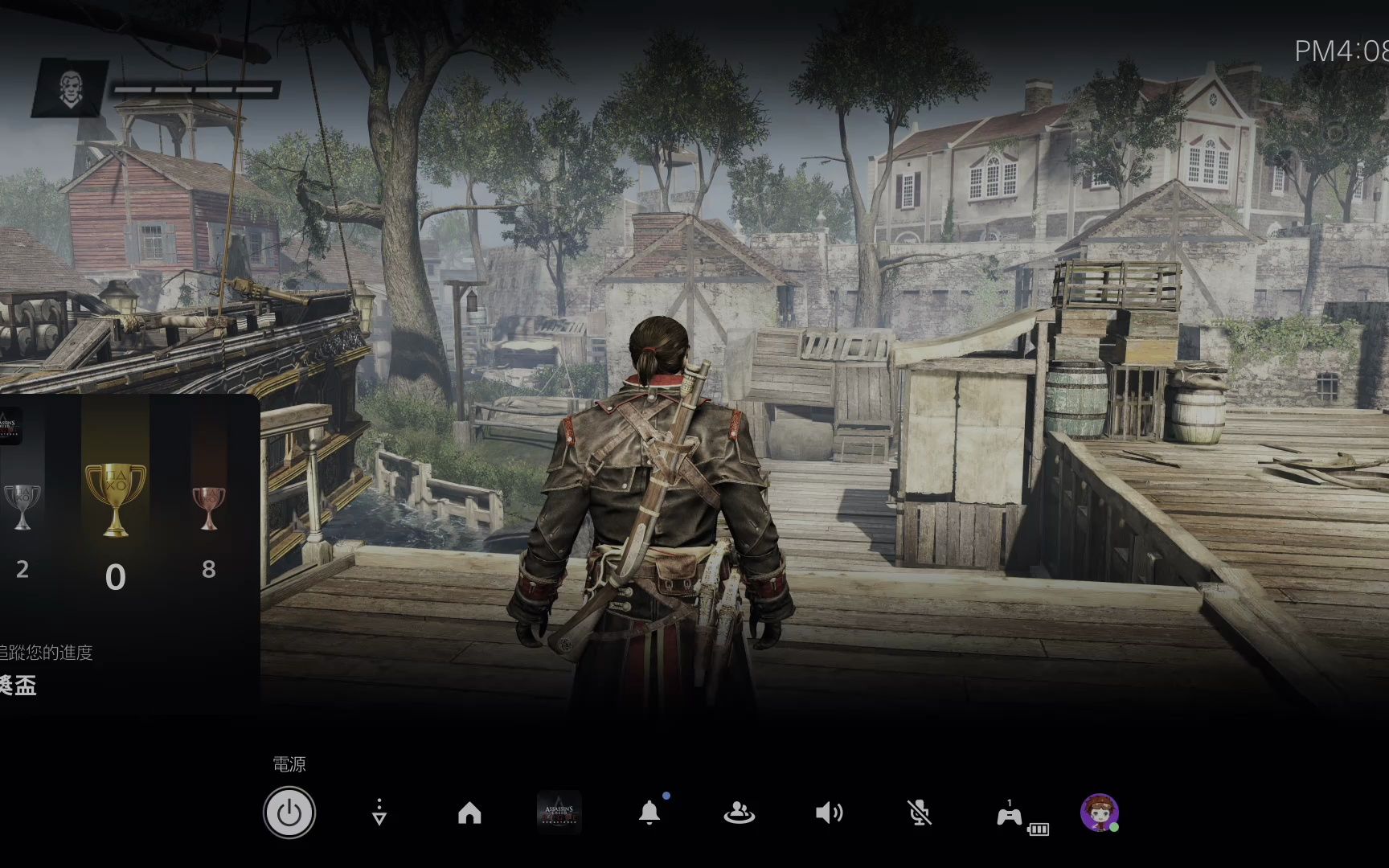This screenshot has width=1389, height=868.
Task: Open the Assassin's Creed game switcher tile
Action: (559, 813)
